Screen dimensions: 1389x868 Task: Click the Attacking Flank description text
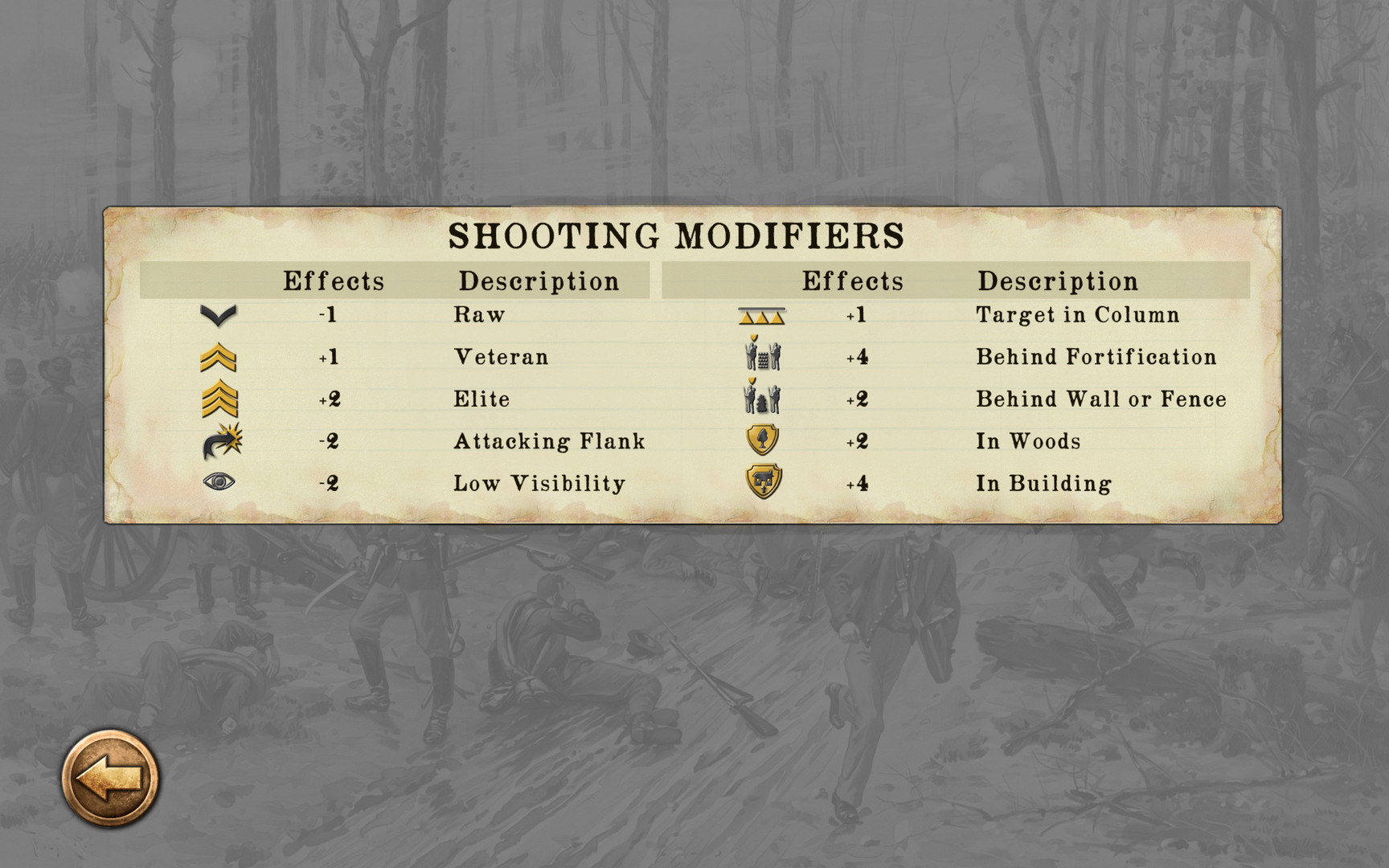(x=549, y=440)
